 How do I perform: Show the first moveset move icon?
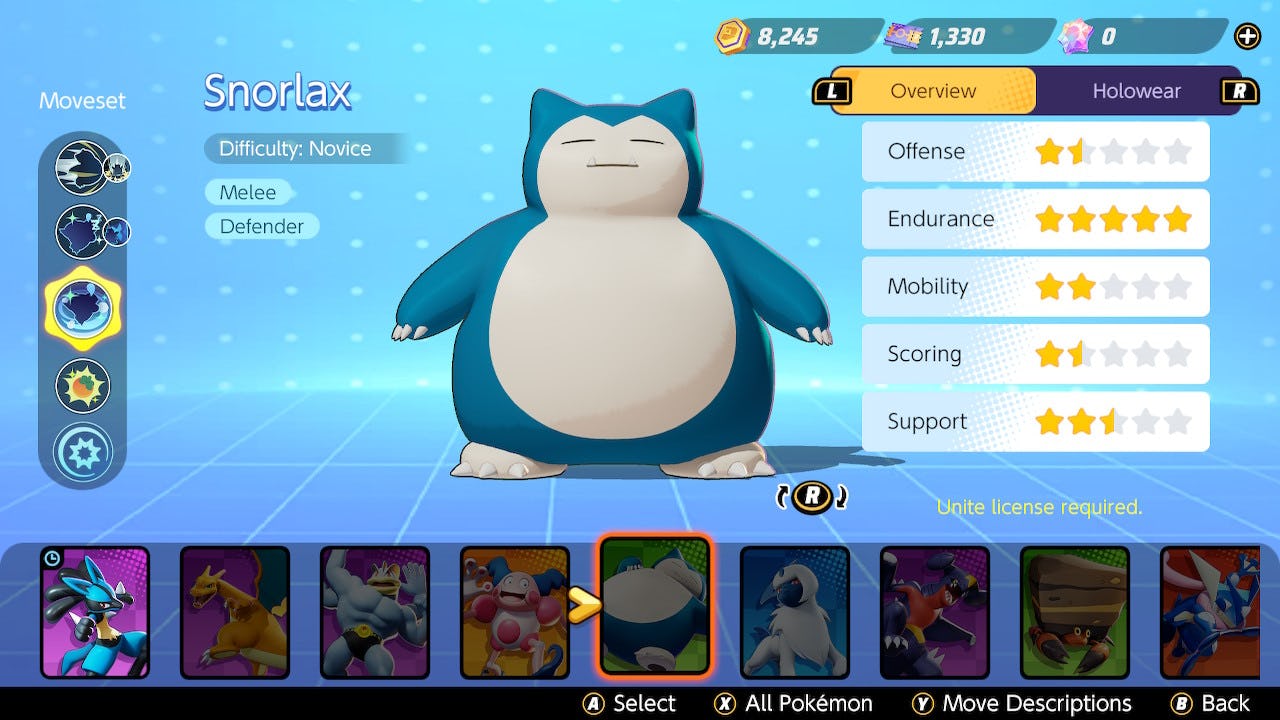pos(82,167)
